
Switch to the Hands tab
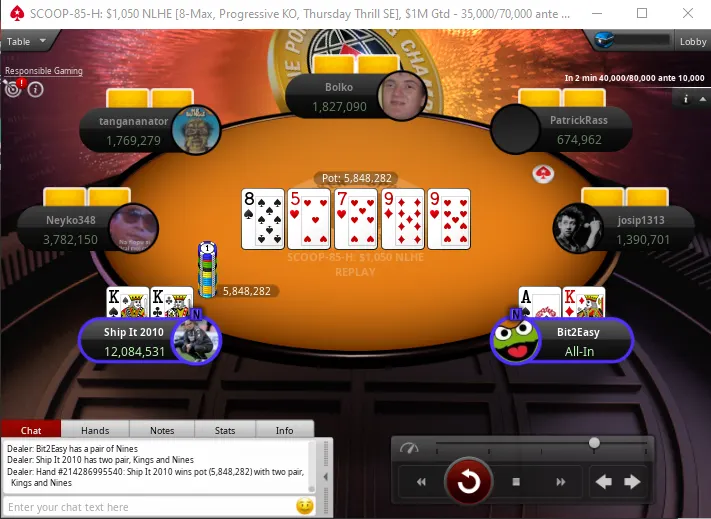pyautogui.click(x=95, y=430)
